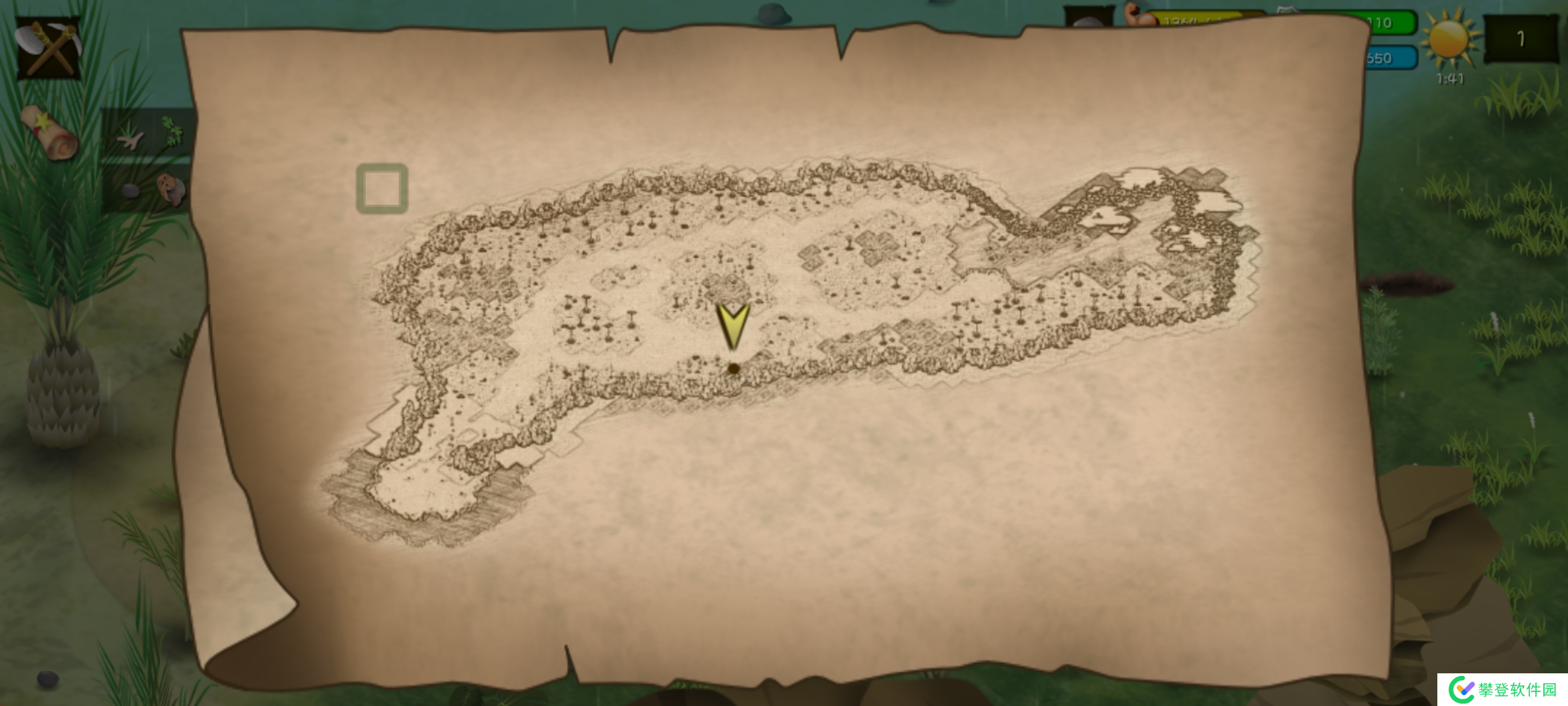This screenshot has width=1568, height=706.
Task: Open the crafting menu with crossed axe and pickaxe
Action: point(48,48)
